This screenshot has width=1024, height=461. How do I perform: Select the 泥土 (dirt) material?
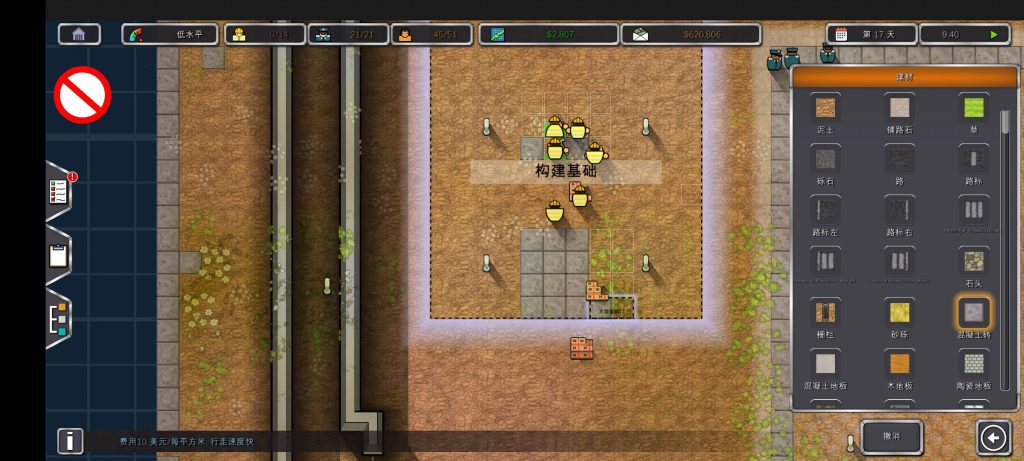tap(825, 108)
